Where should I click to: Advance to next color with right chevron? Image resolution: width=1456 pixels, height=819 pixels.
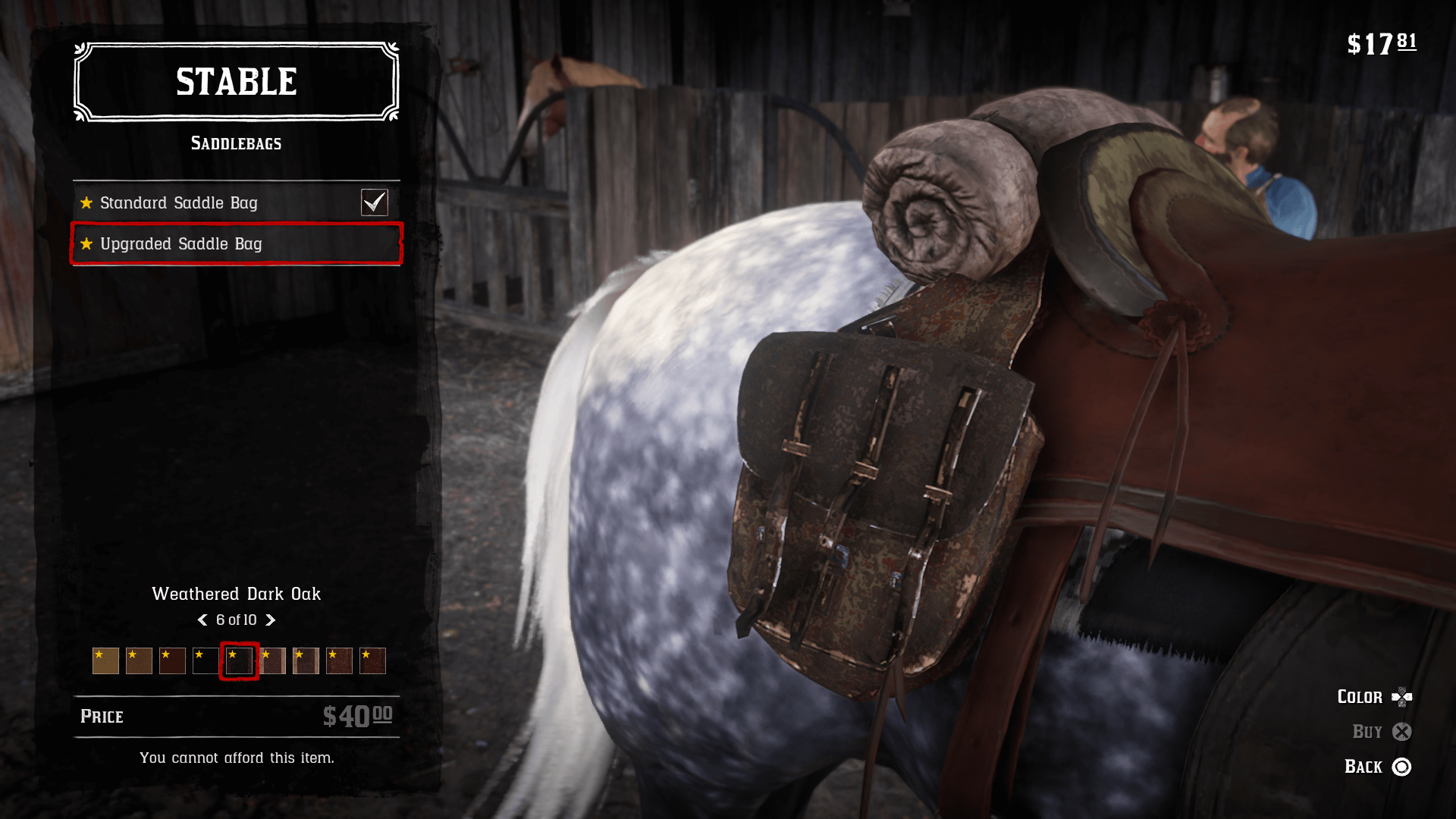[x=271, y=620]
